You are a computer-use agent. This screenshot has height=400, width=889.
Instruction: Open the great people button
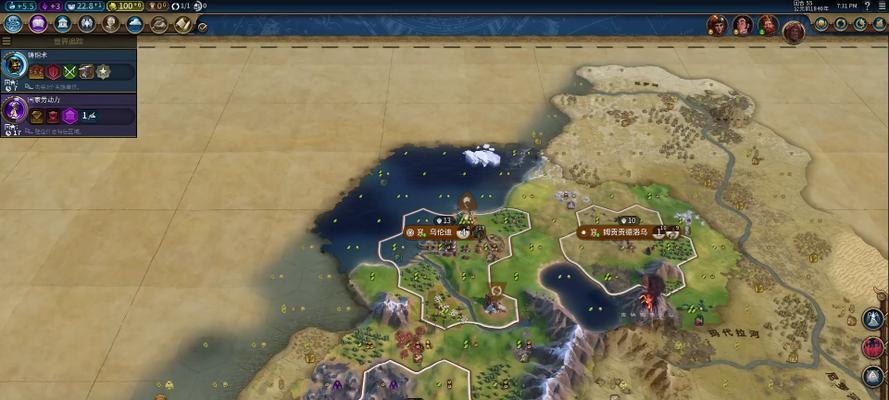[111, 24]
